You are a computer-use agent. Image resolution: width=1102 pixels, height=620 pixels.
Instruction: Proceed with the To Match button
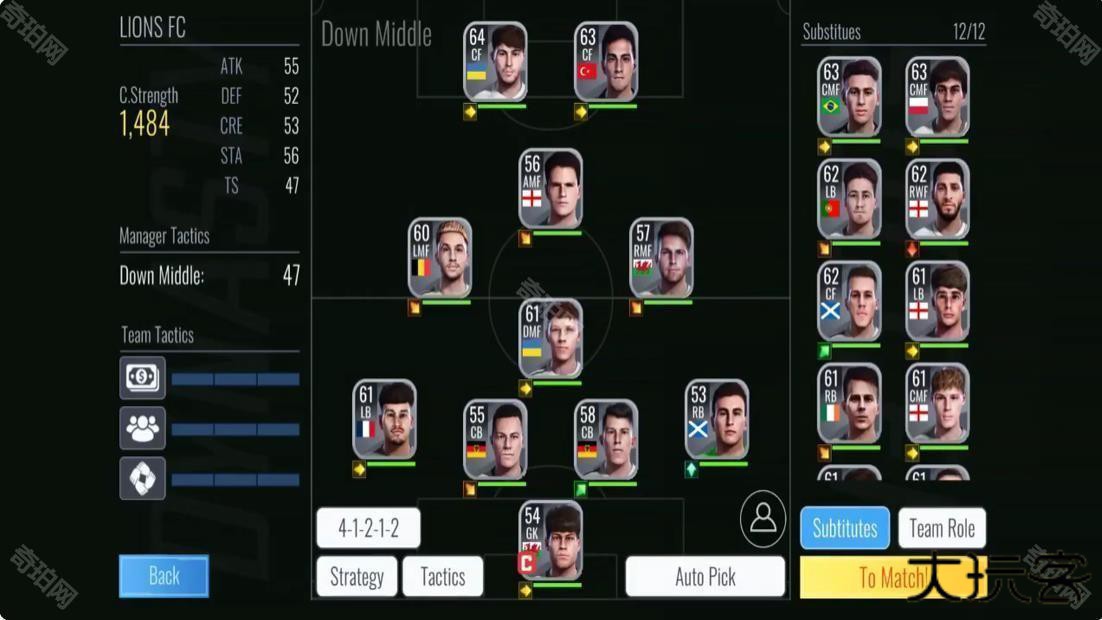pos(893,578)
